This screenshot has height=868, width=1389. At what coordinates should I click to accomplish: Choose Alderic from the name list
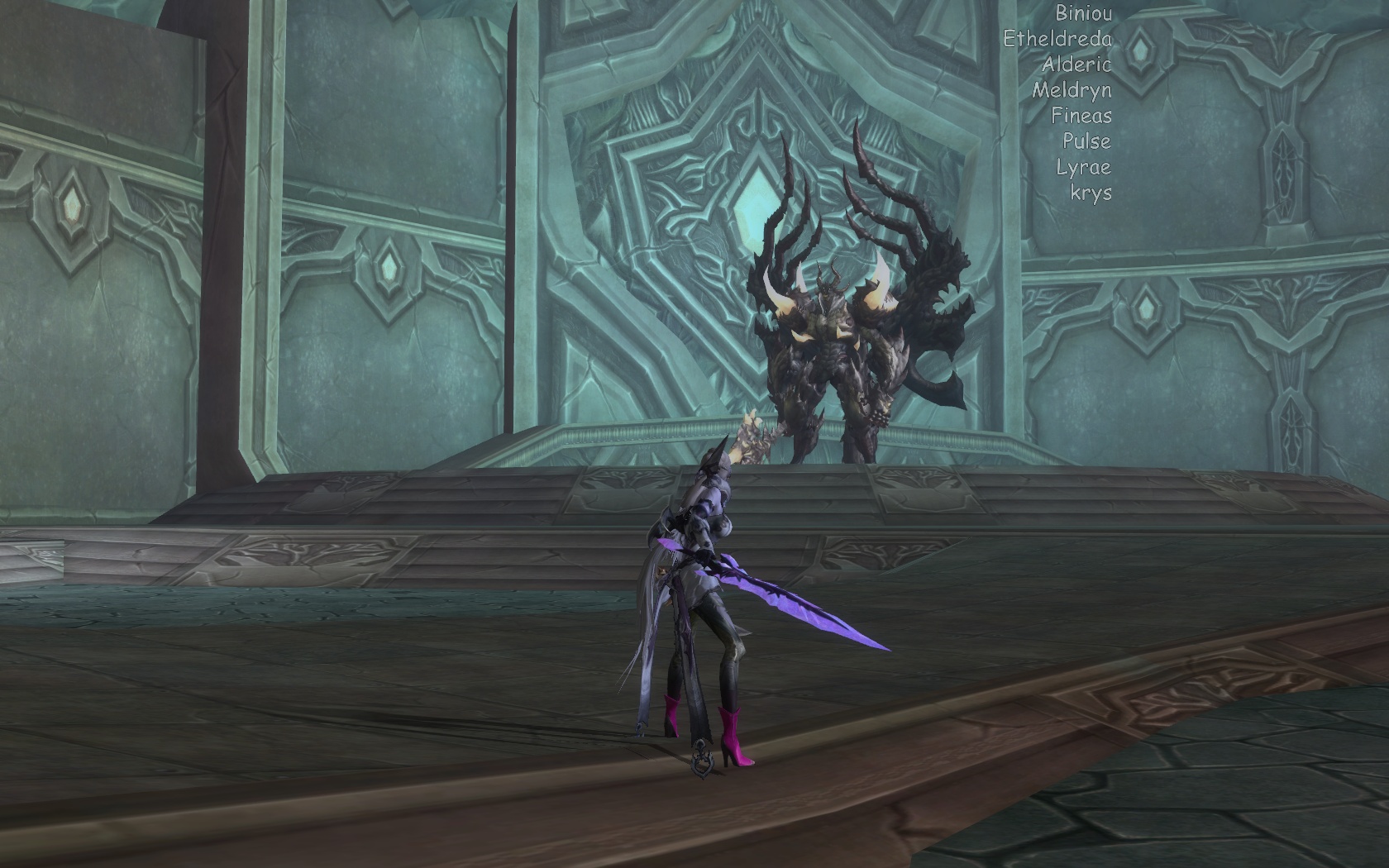click(x=1076, y=64)
